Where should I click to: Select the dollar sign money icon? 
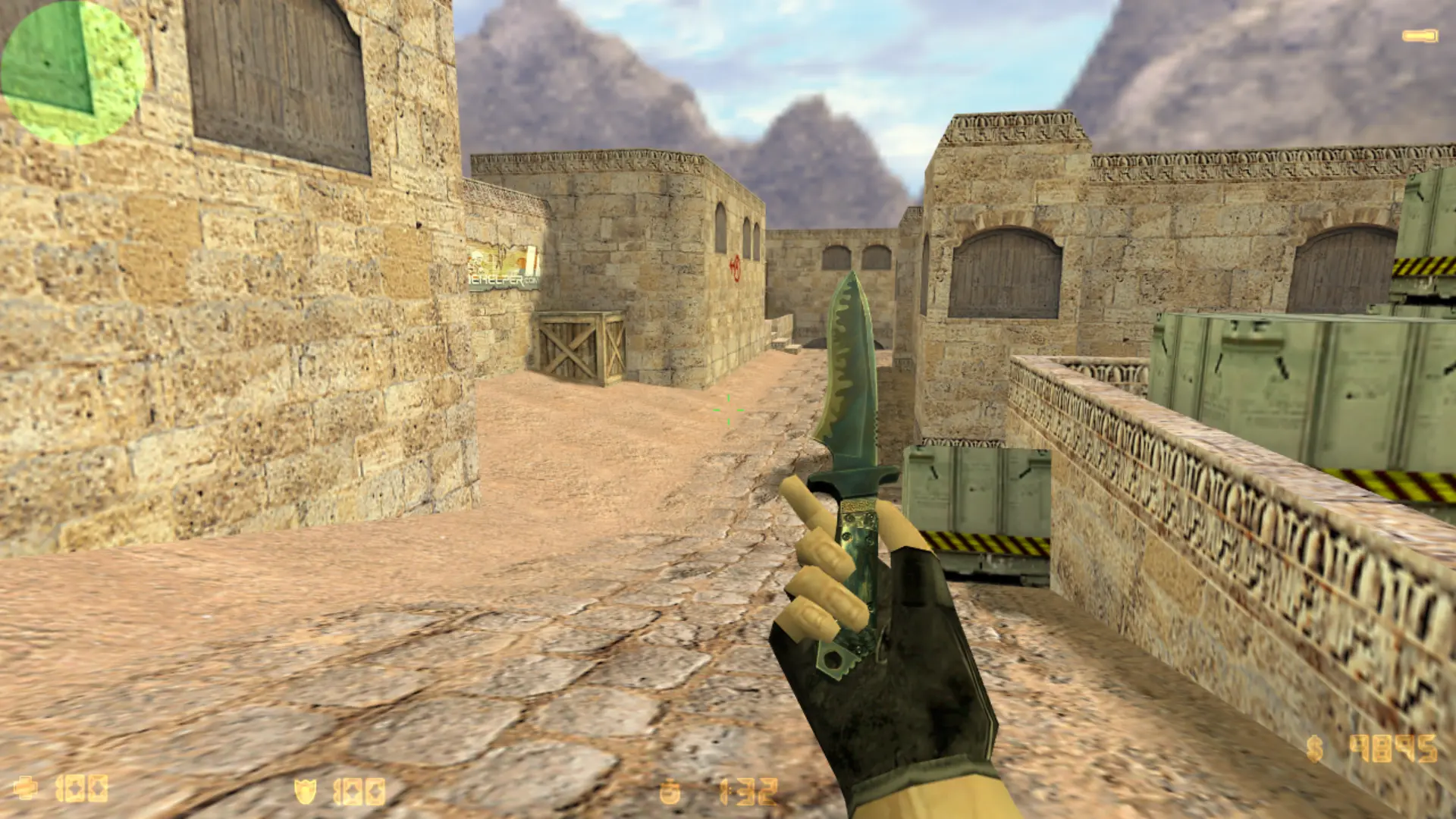[1315, 748]
